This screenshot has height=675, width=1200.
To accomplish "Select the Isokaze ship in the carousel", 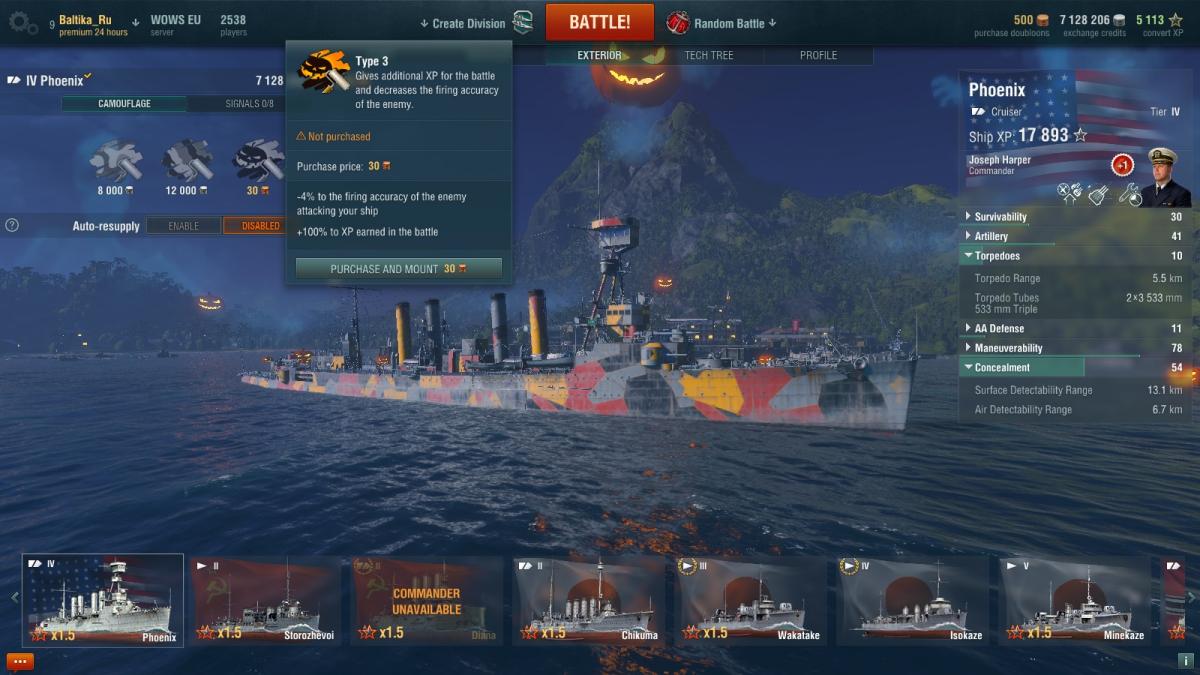I will pyautogui.click(x=912, y=602).
